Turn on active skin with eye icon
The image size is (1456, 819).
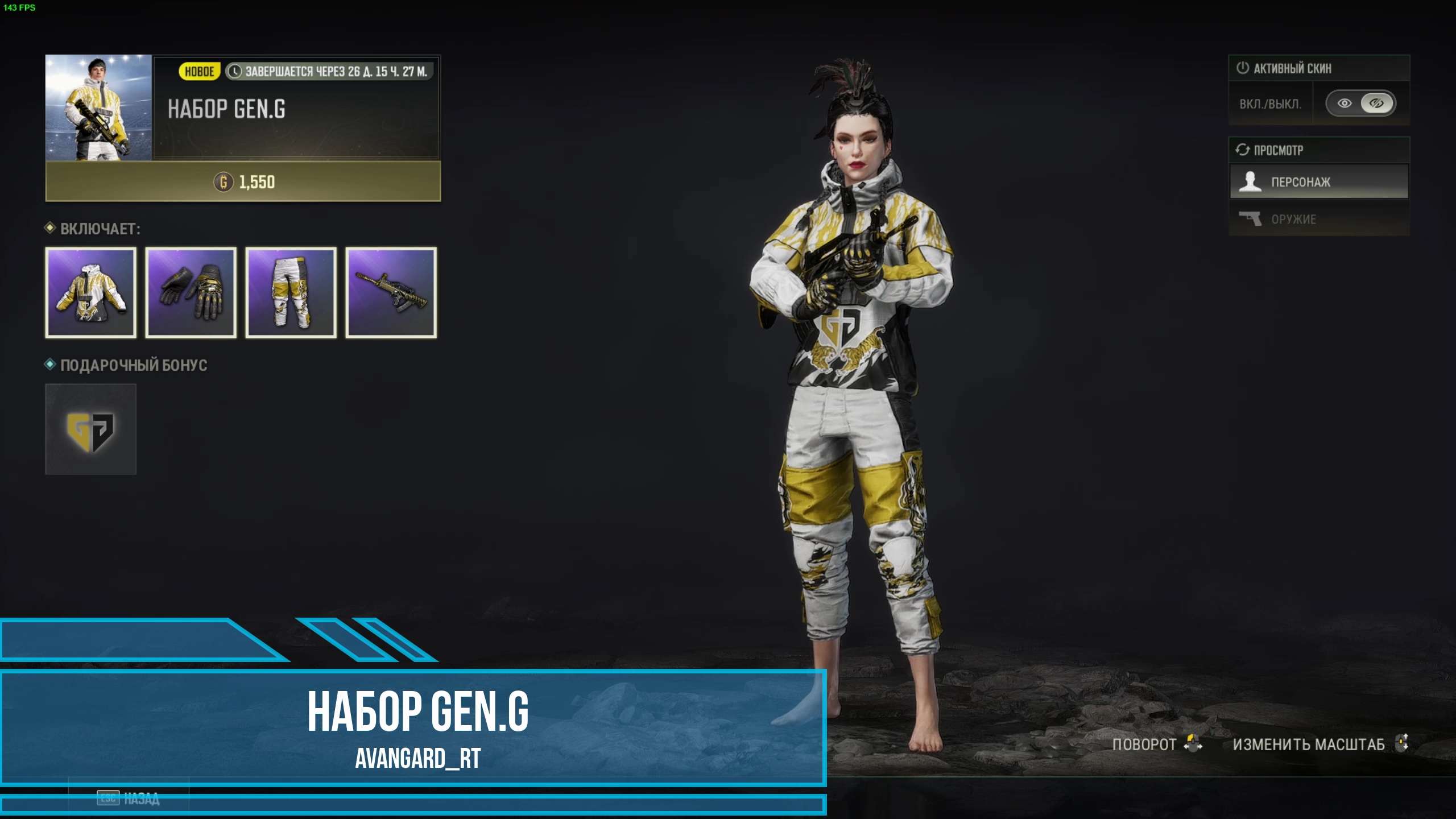pos(1345,104)
